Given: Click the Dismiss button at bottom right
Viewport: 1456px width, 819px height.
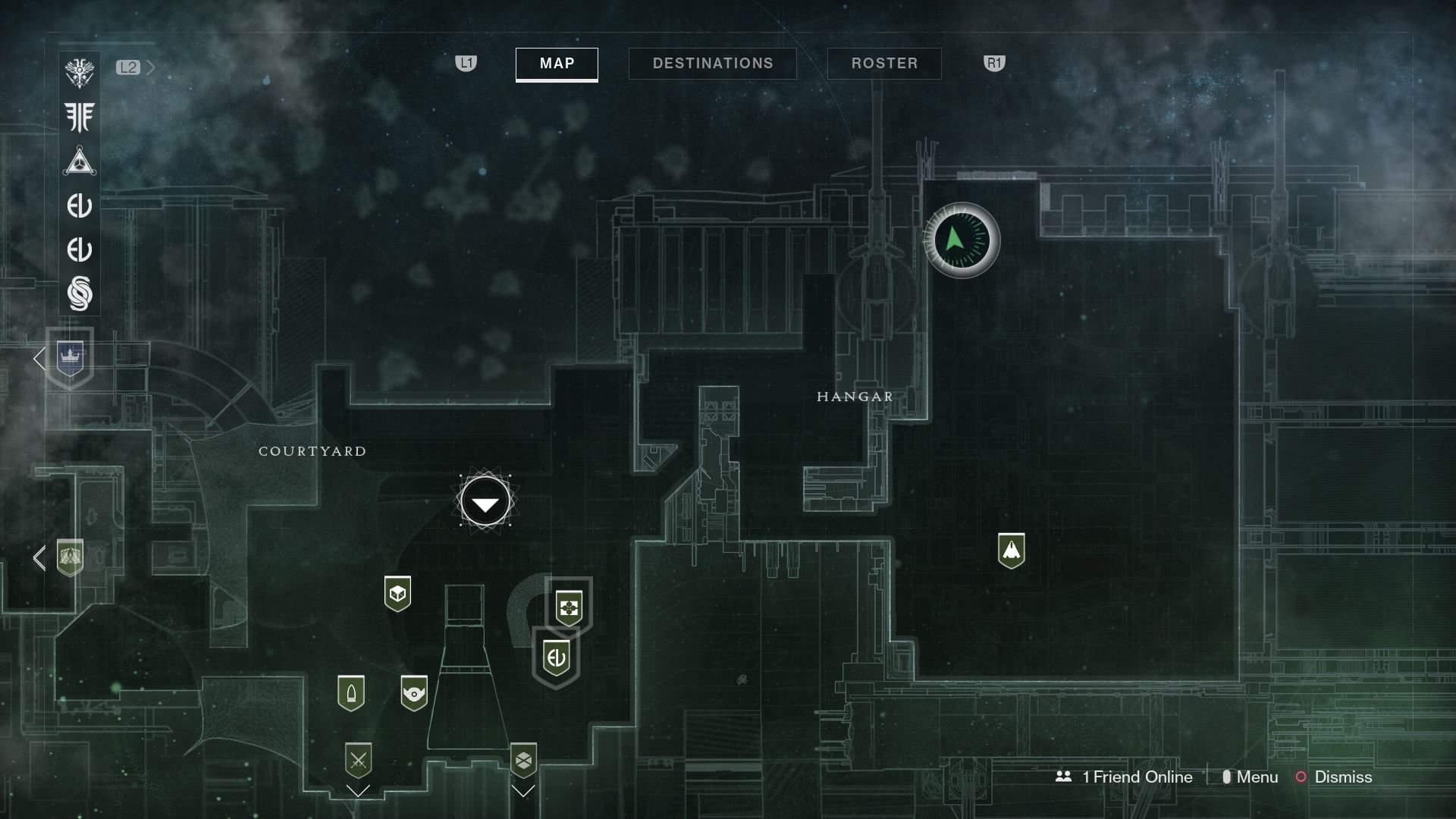Looking at the screenshot, I should click(x=1344, y=777).
